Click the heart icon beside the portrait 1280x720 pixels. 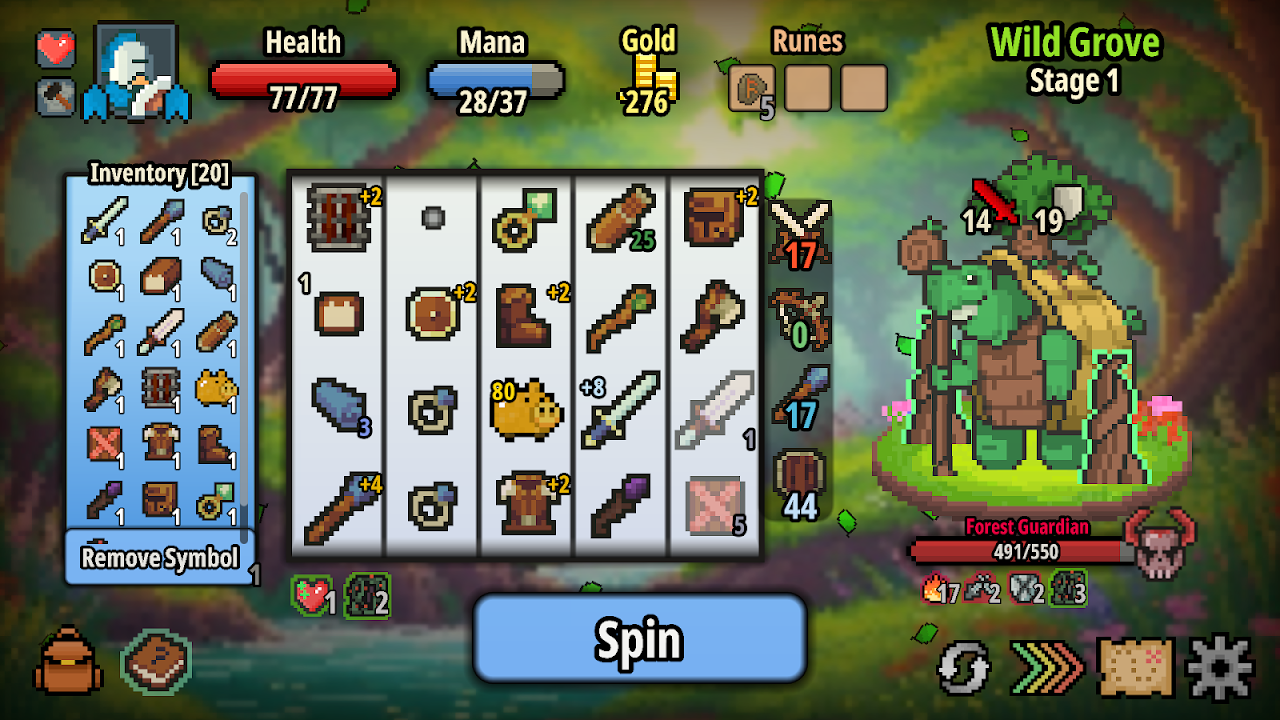click(56, 47)
